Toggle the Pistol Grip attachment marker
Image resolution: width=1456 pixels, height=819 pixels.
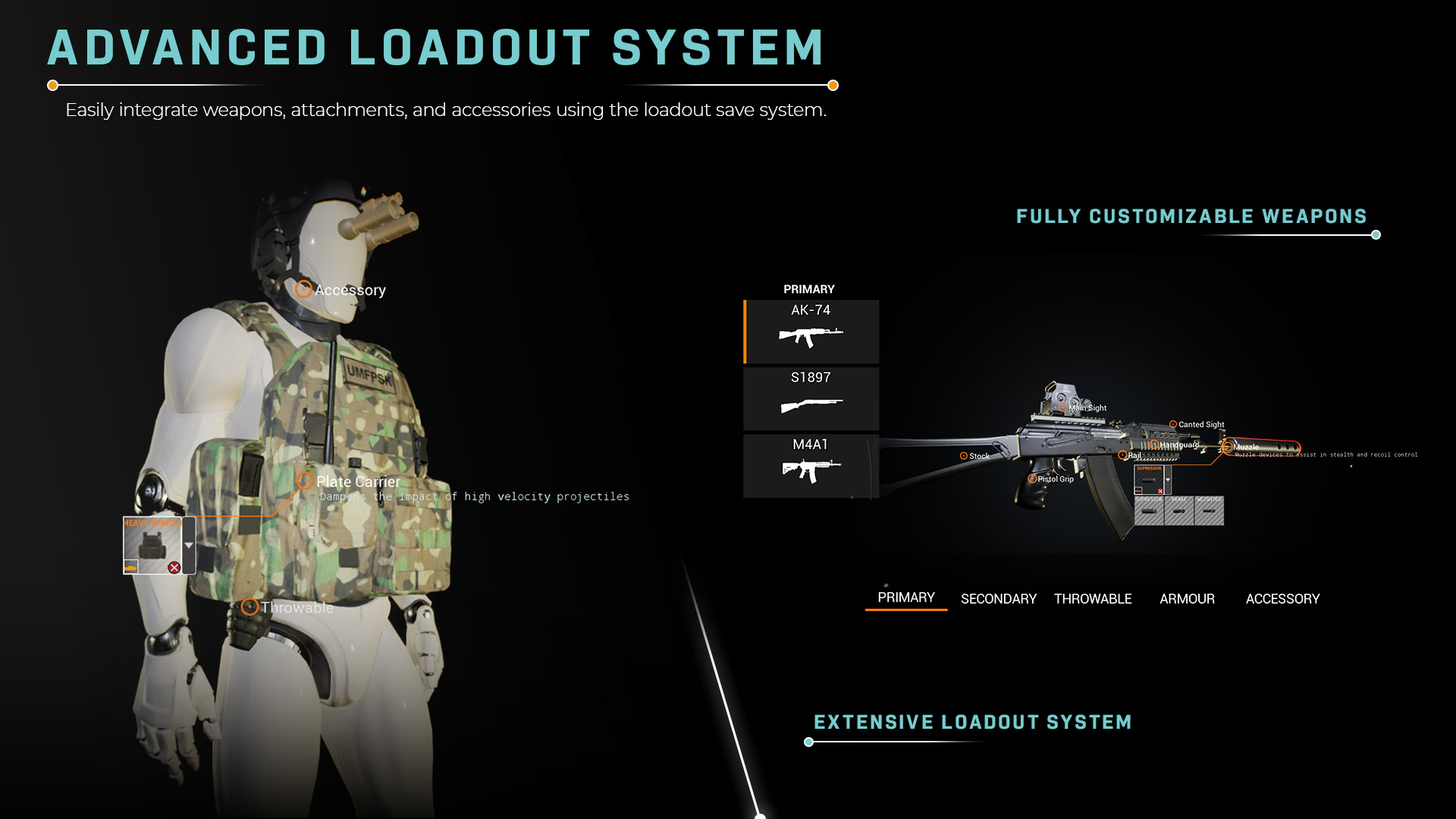(x=1033, y=479)
